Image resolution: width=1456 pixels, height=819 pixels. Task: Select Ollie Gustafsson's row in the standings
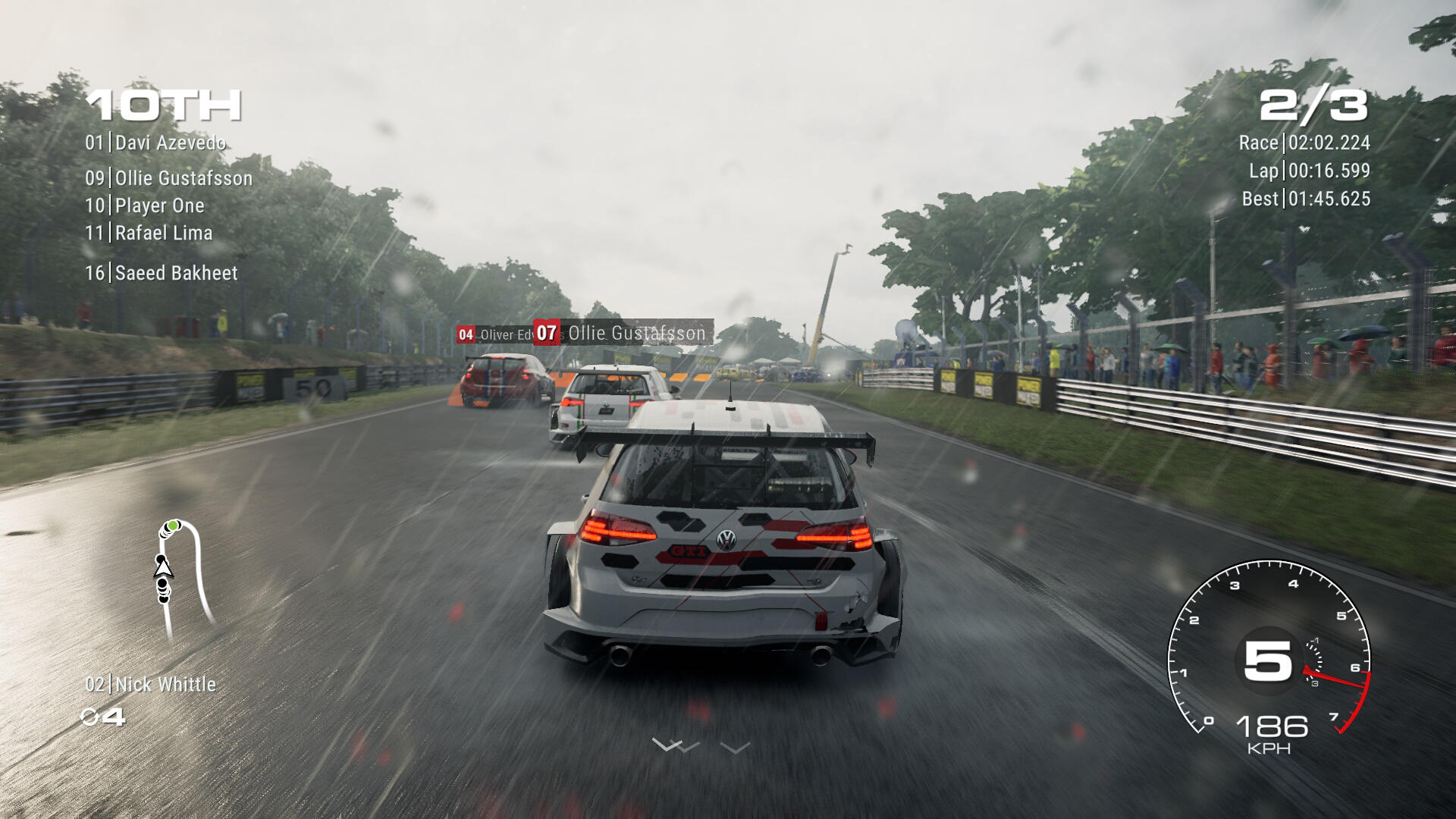[168, 178]
